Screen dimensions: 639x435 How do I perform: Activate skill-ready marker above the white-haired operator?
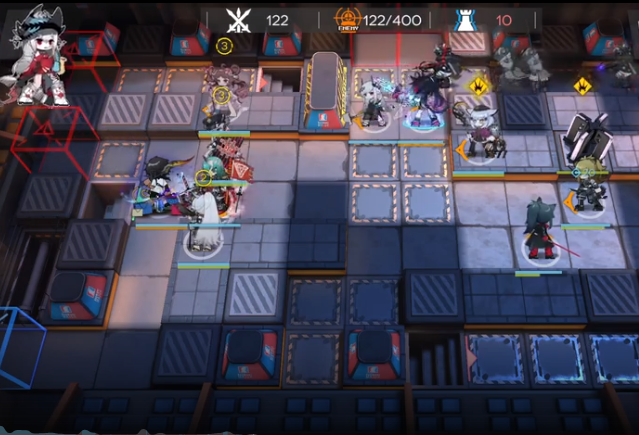[479, 86]
